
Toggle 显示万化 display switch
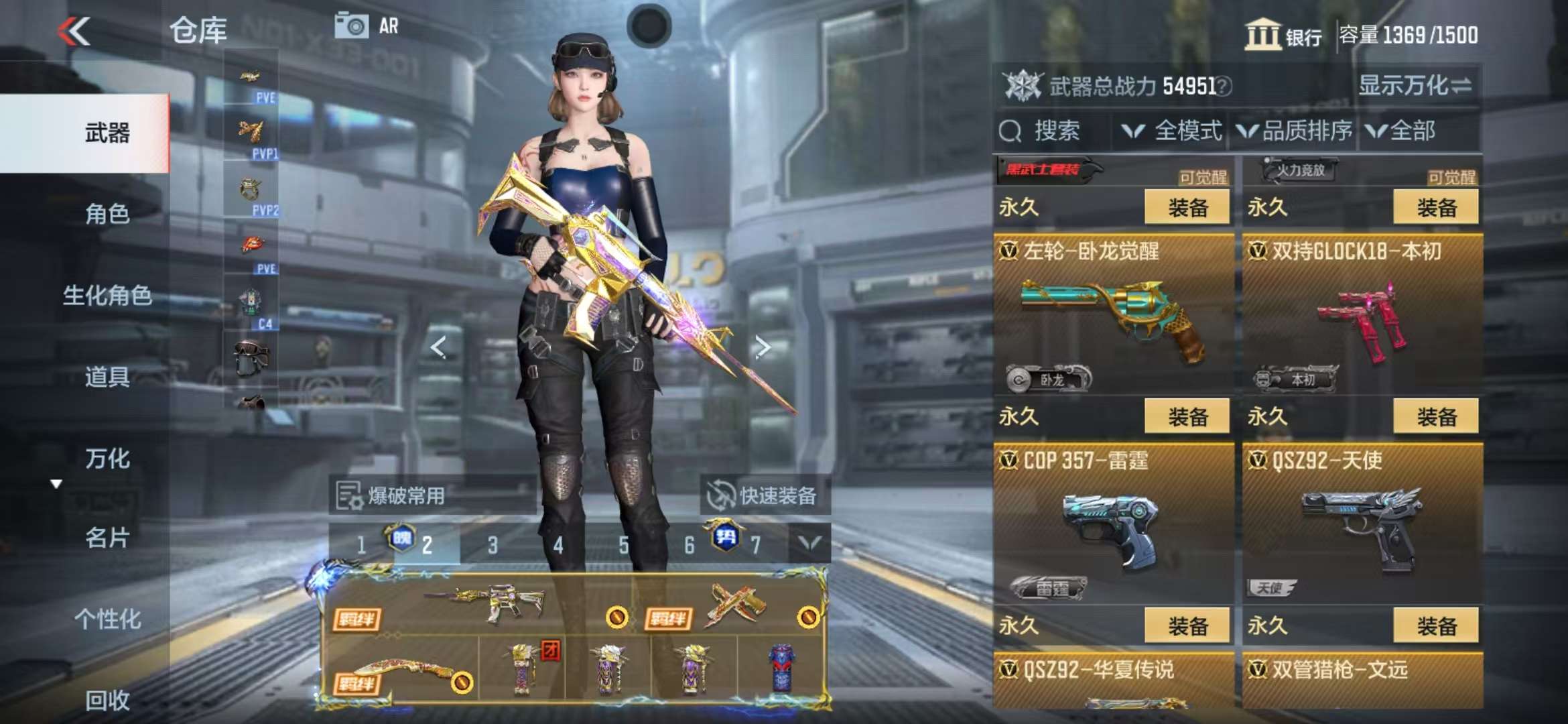pyautogui.click(x=1415, y=85)
